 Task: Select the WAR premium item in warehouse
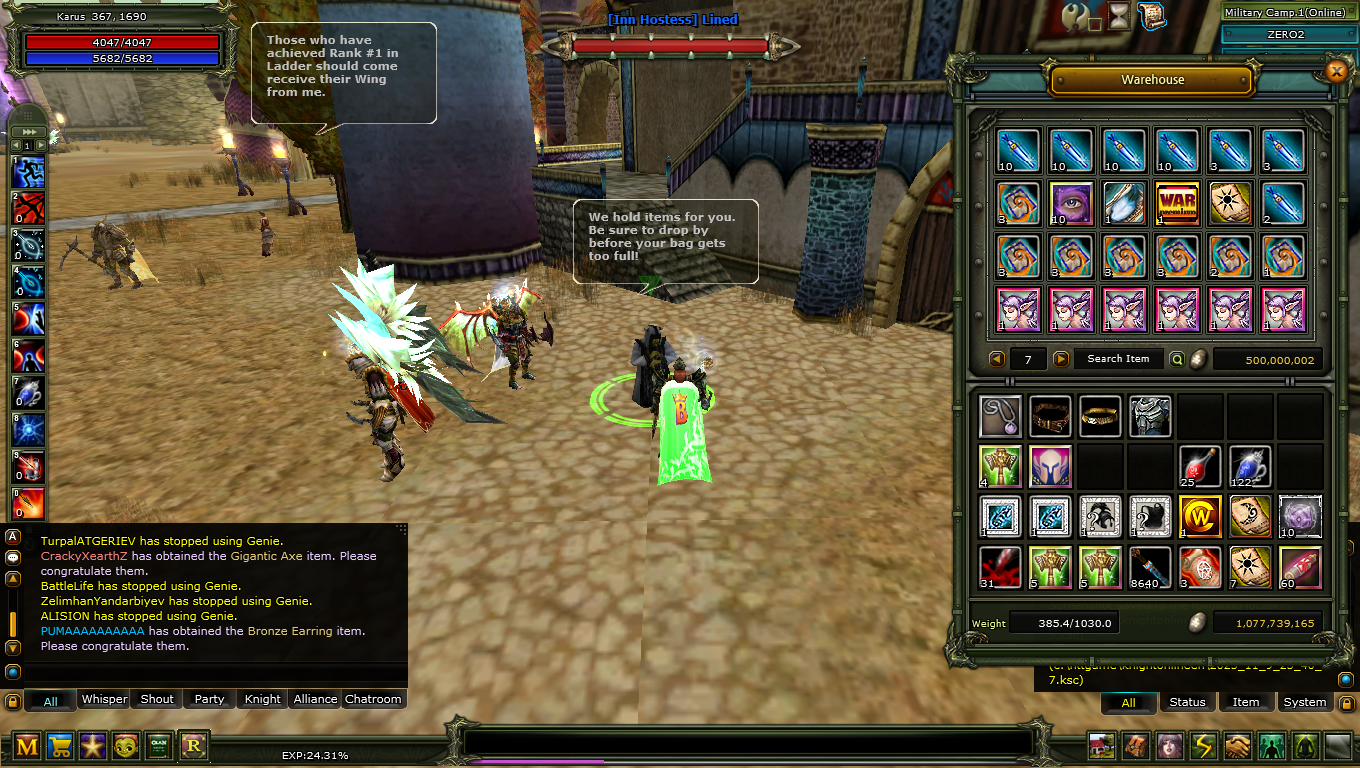[1176, 202]
